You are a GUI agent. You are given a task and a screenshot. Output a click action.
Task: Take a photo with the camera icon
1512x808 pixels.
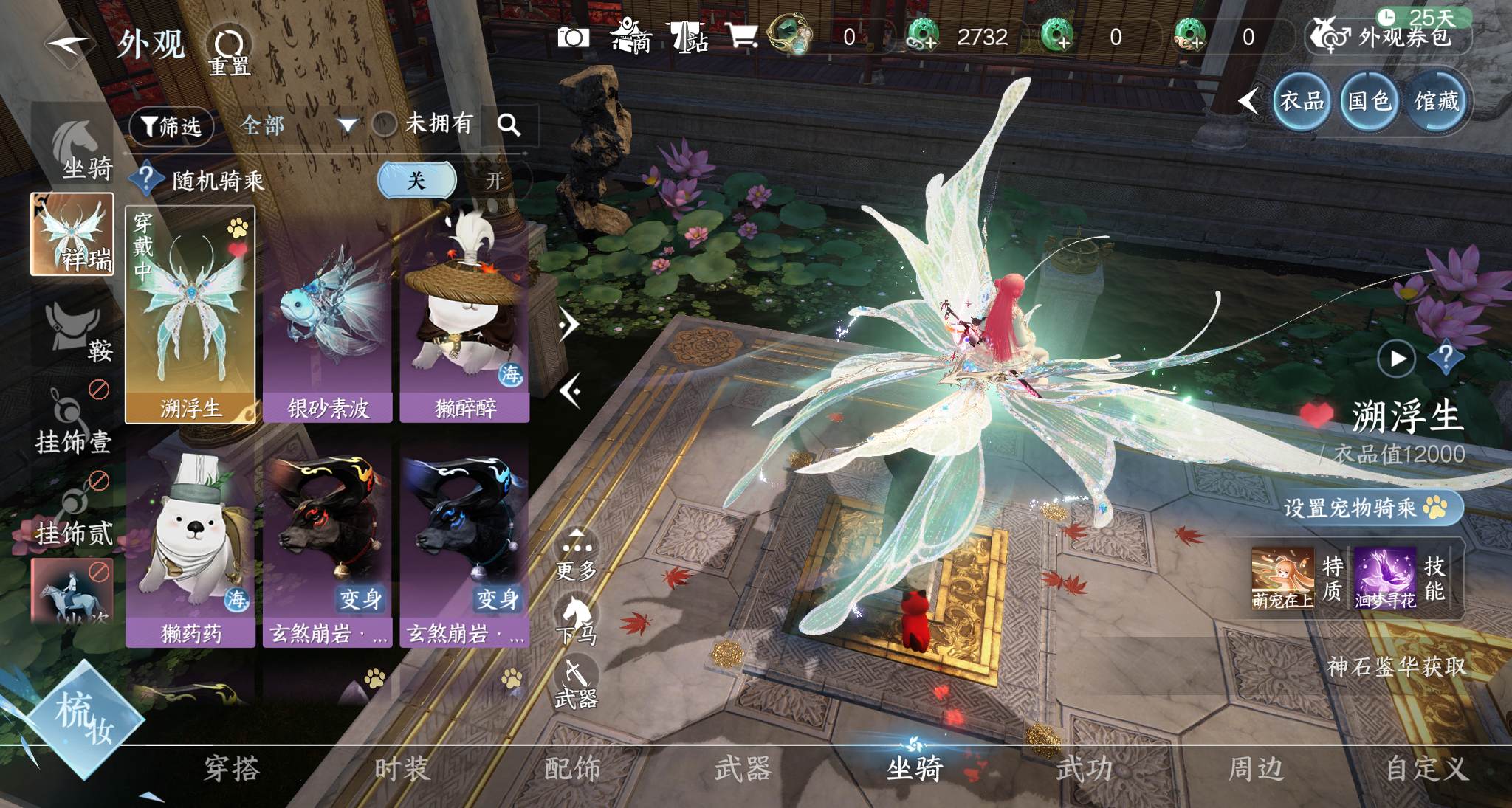click(573, 37)
